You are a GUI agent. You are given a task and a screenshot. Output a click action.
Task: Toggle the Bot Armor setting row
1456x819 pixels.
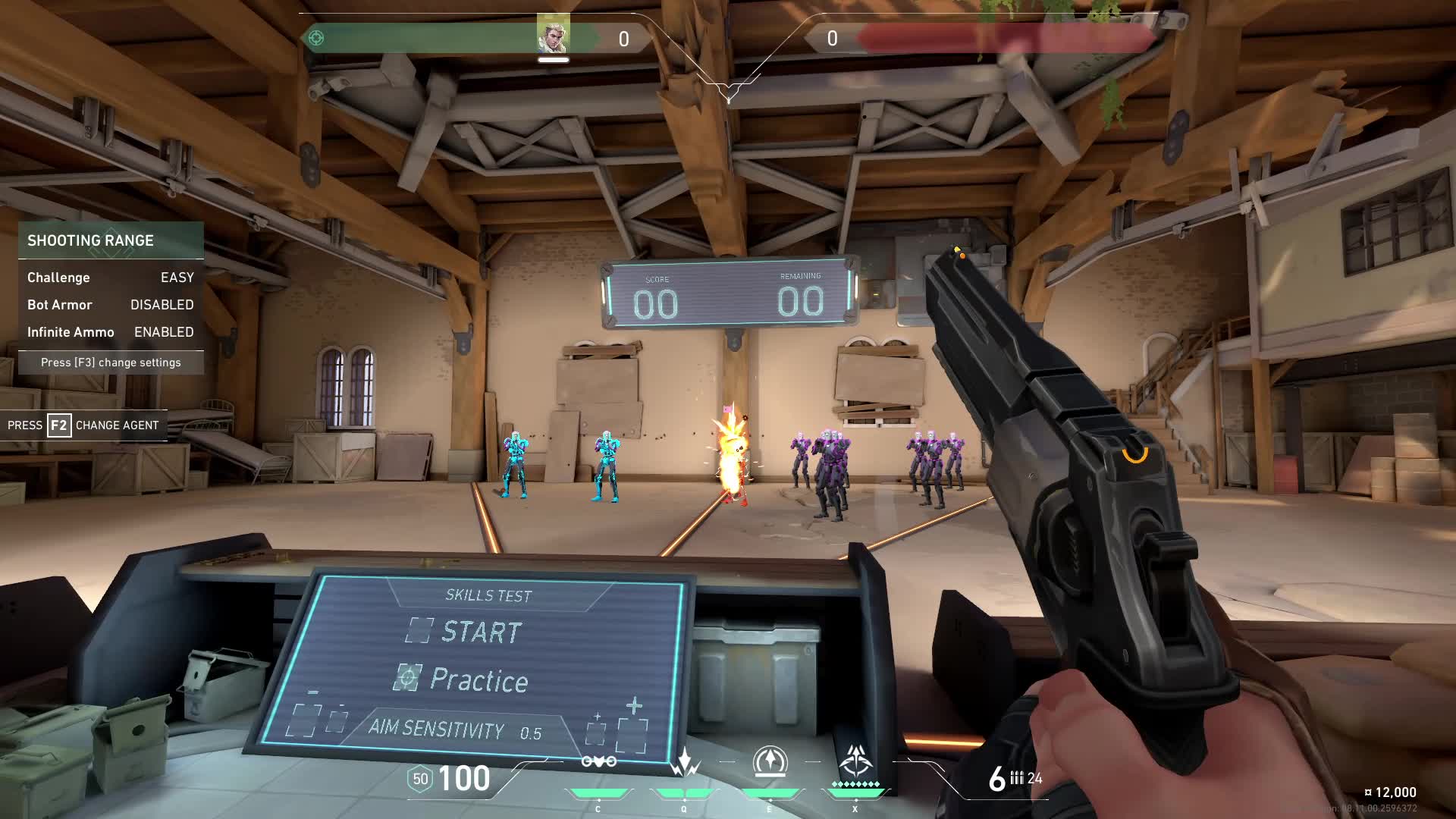[x=111, y=305]
